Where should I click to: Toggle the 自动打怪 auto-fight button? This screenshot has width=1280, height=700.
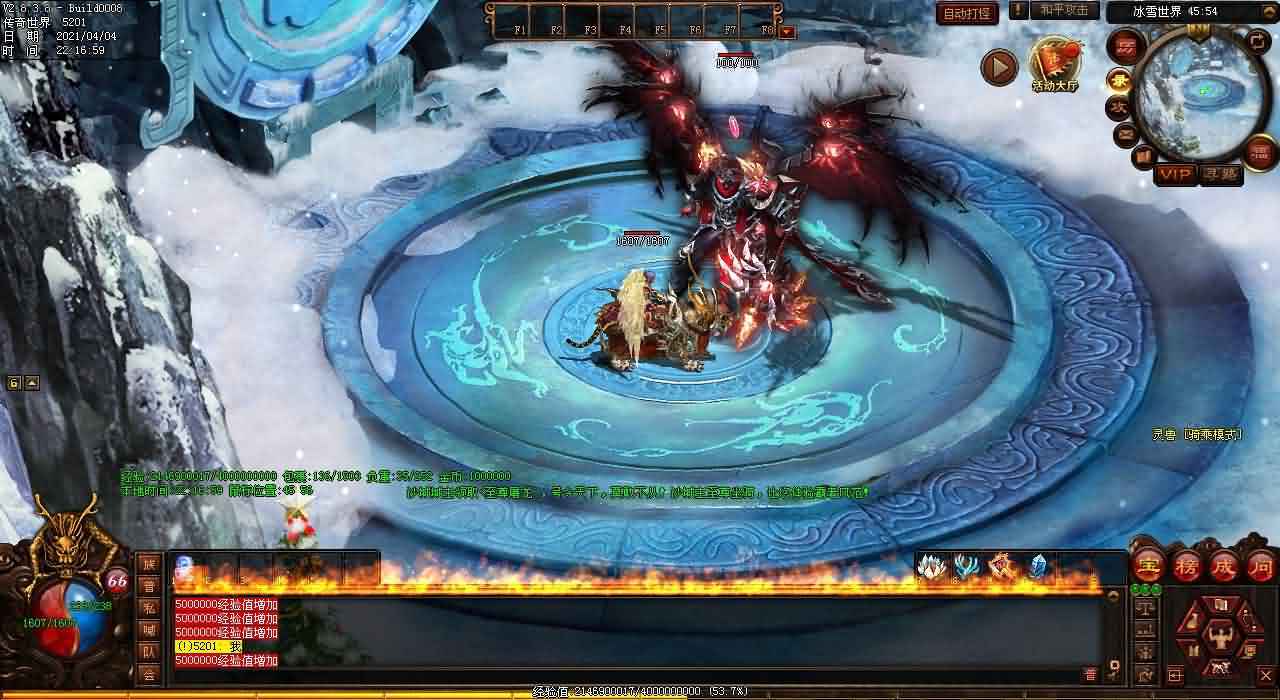pyautogui.click(x=968, y=13)
